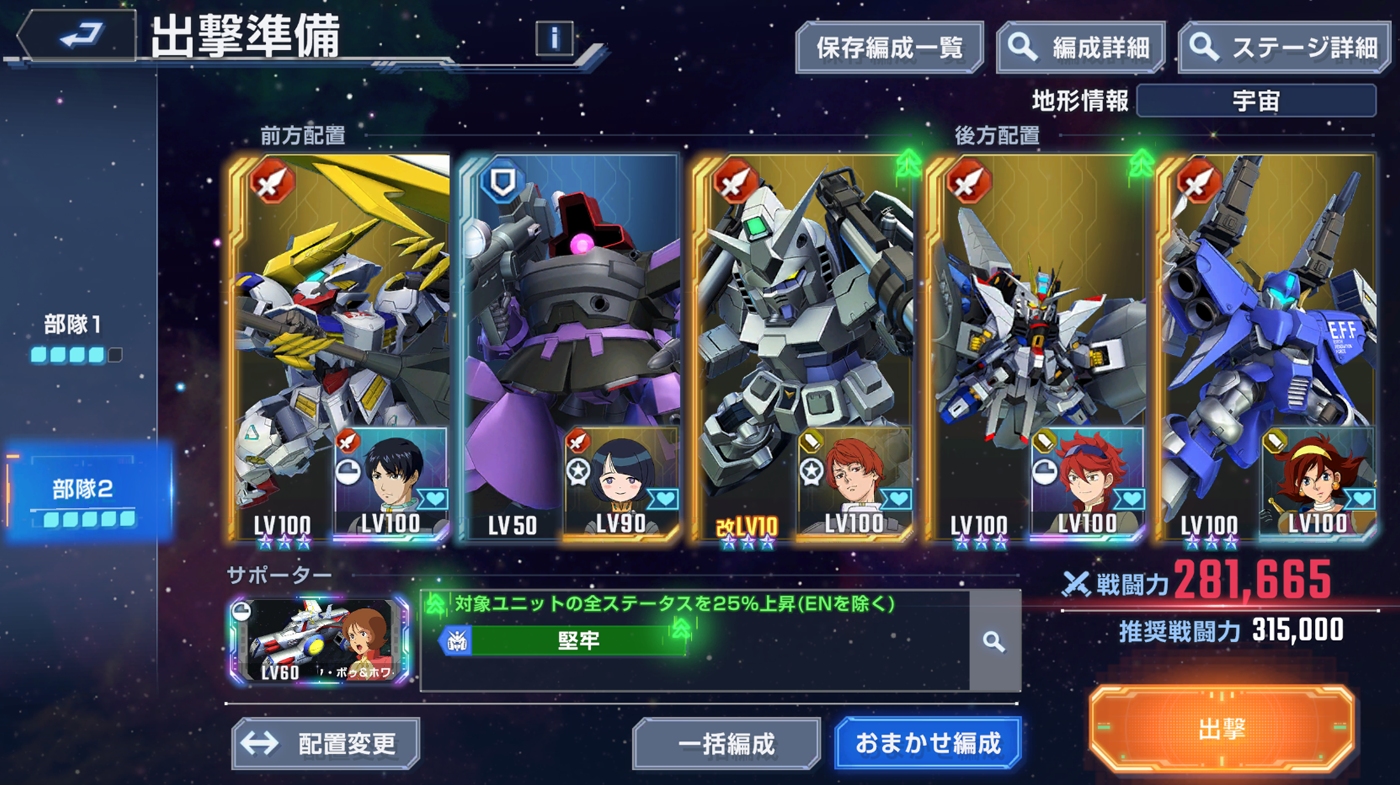Click the magnifier on the supporter effect panel

pyautogui.click(x=994, y=641)
